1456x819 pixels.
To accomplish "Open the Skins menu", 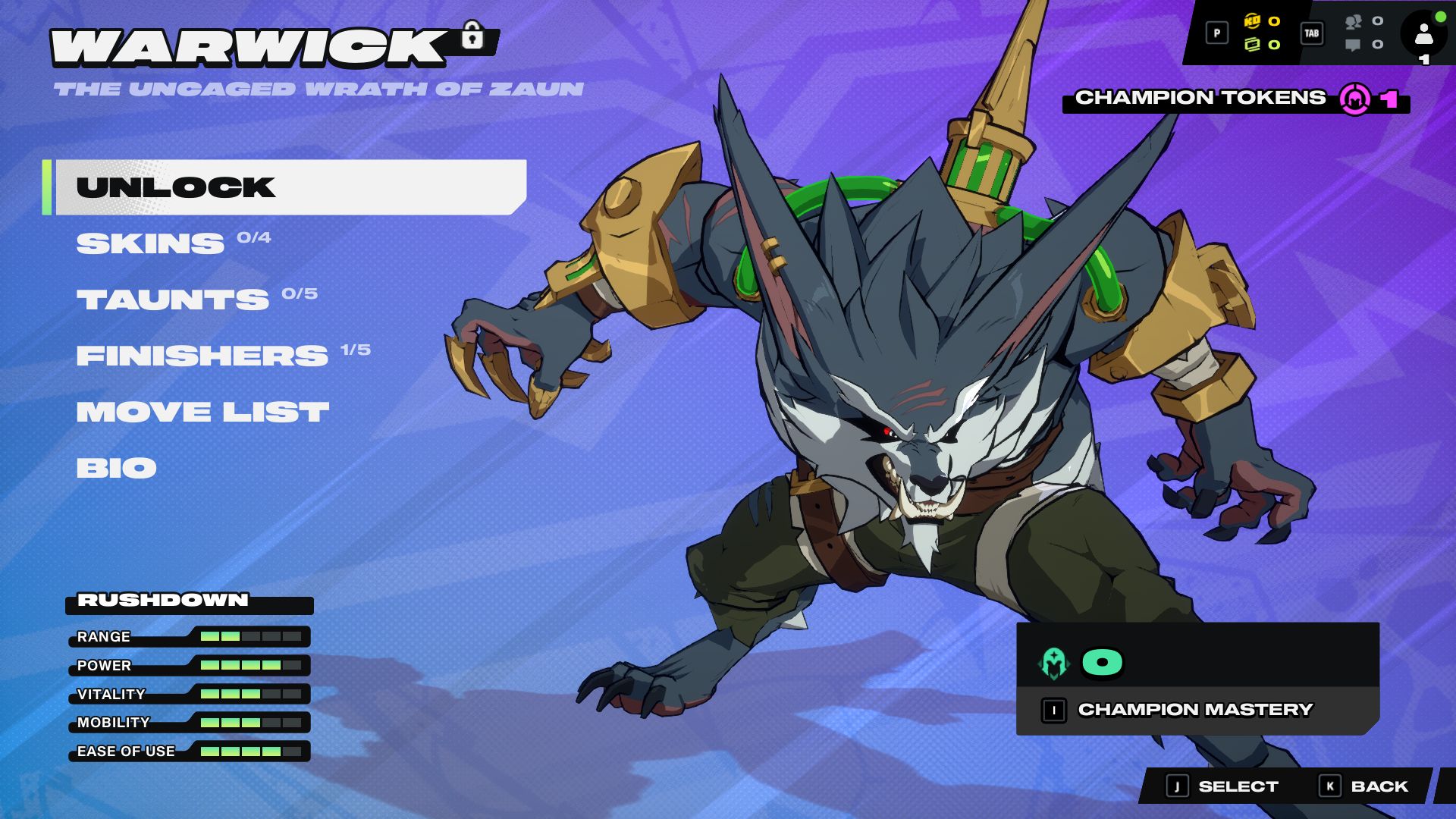I will click(151, 243).
